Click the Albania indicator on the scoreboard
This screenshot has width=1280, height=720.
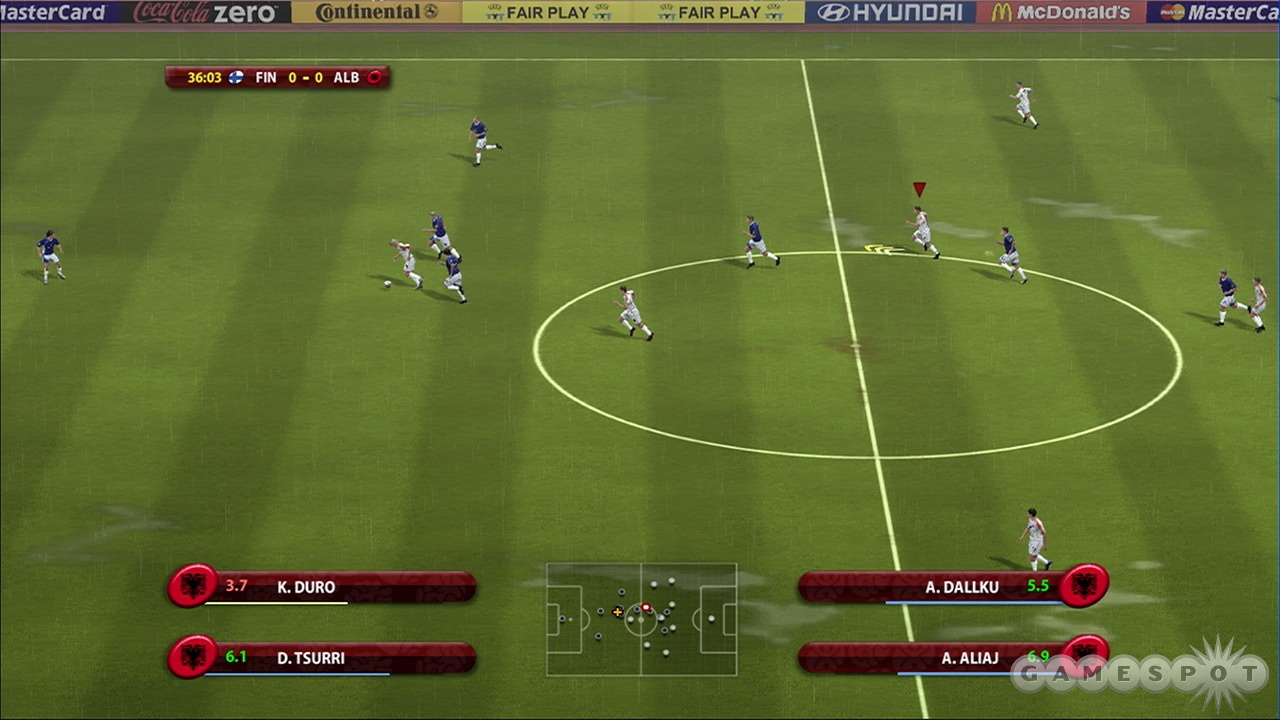click(x=374, y=77)
